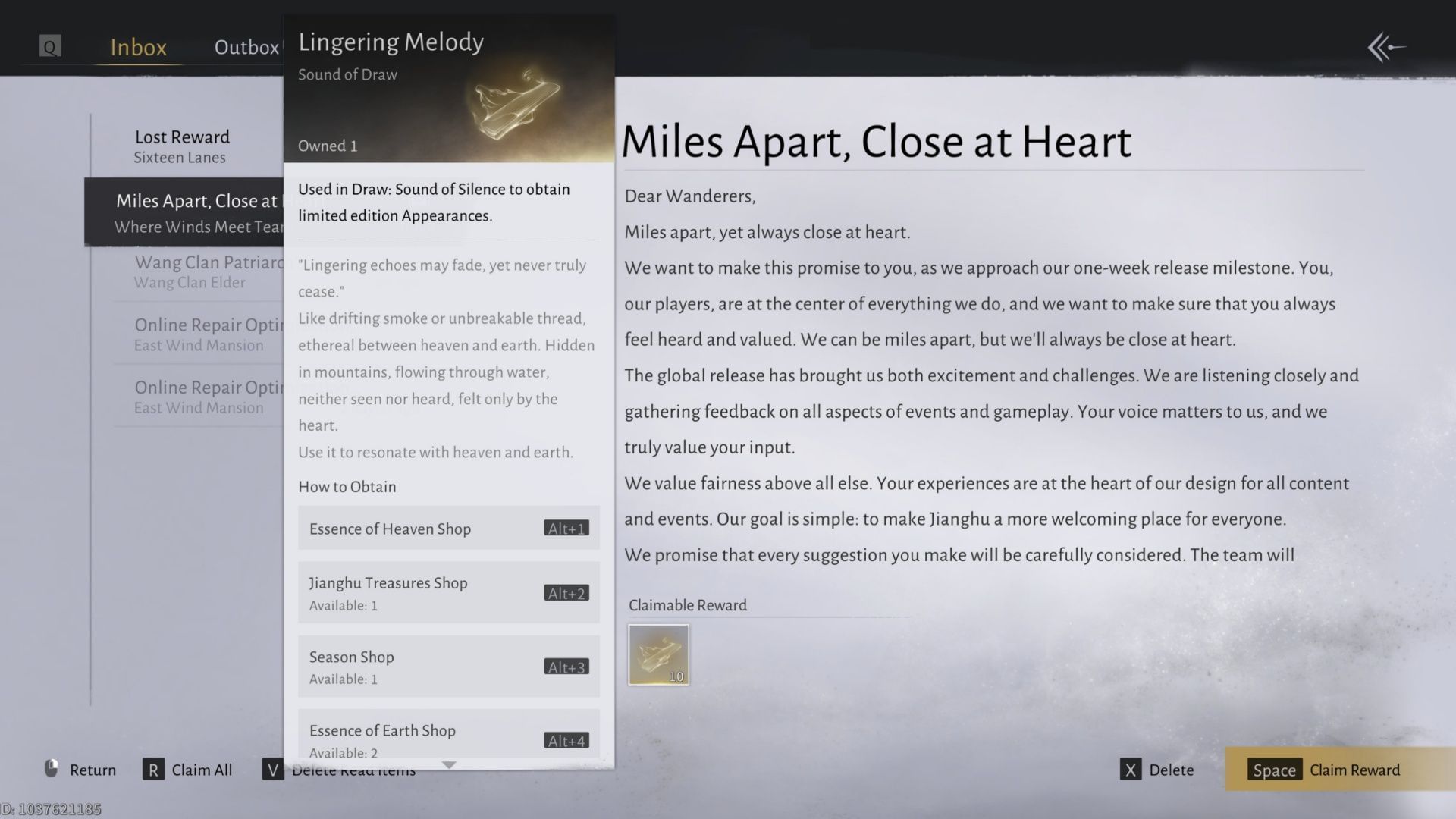Screen dimensions: 1456x819
Task: Click the X key icon beside Delete
Action: tap(1131, 769)
